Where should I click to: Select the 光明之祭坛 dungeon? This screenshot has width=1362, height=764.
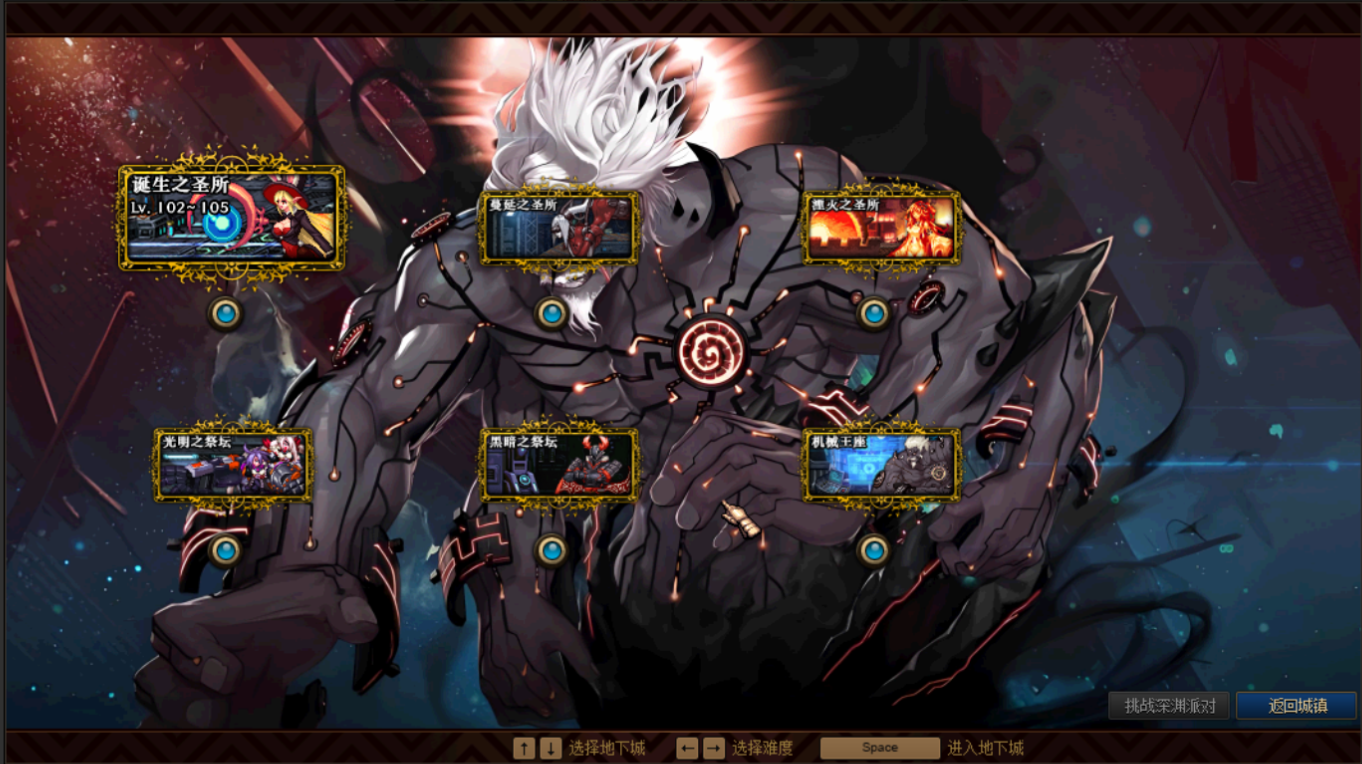[233, 465]
